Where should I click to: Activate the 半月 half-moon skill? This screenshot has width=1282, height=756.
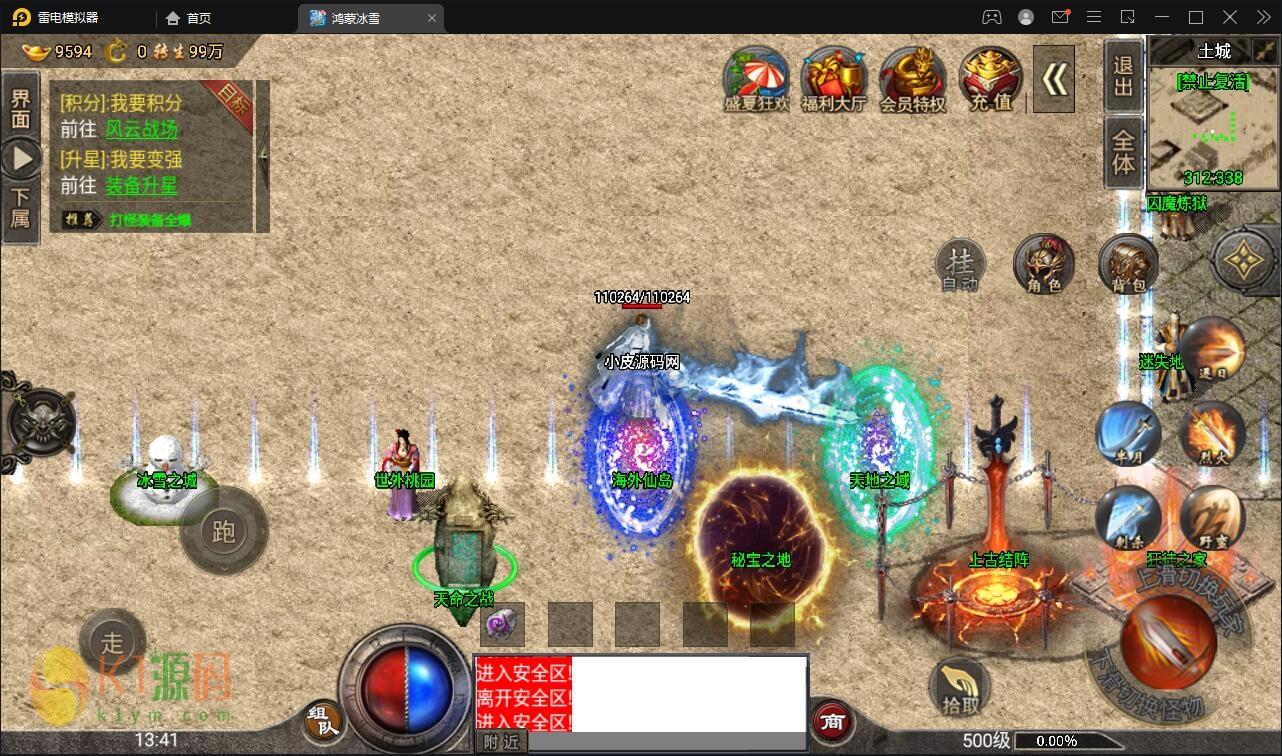[x=1129, y=433]
